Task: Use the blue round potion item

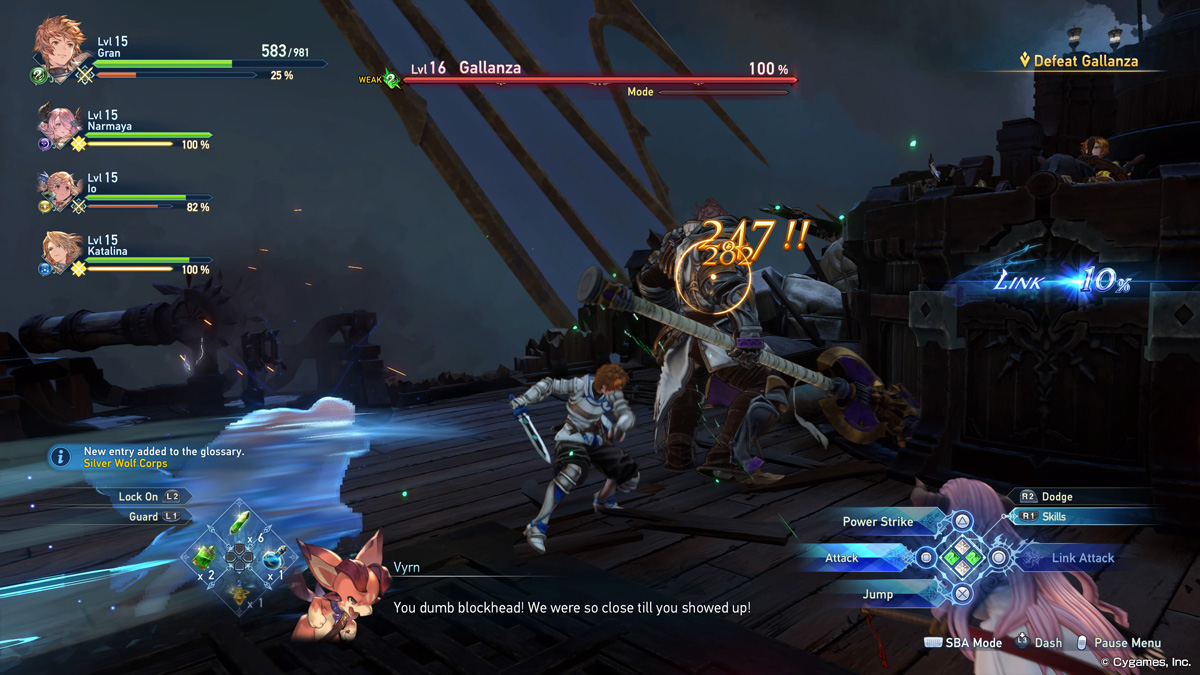Action: (272, 557)
